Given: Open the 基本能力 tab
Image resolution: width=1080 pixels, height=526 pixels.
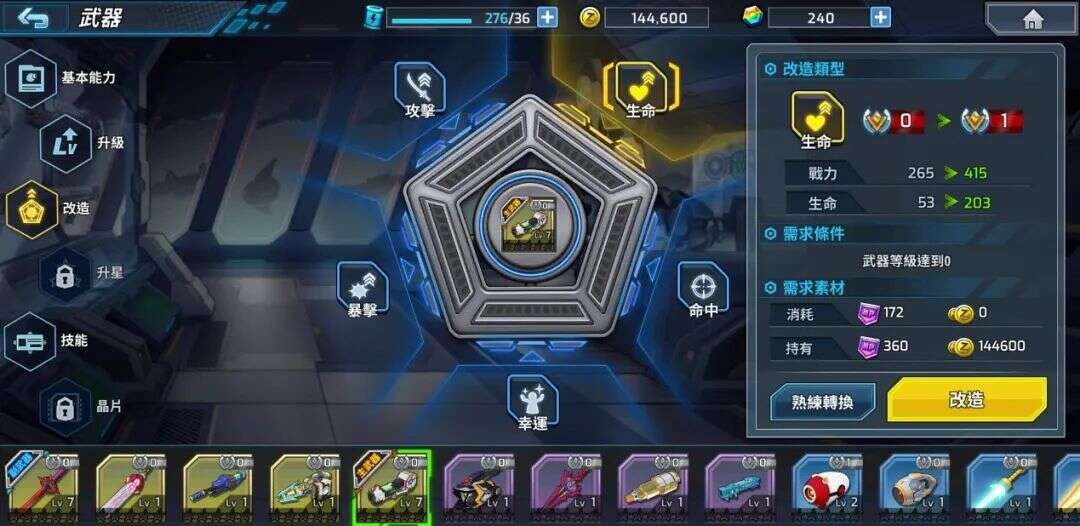Looking at the screenshot, I should tap(32, 78).
